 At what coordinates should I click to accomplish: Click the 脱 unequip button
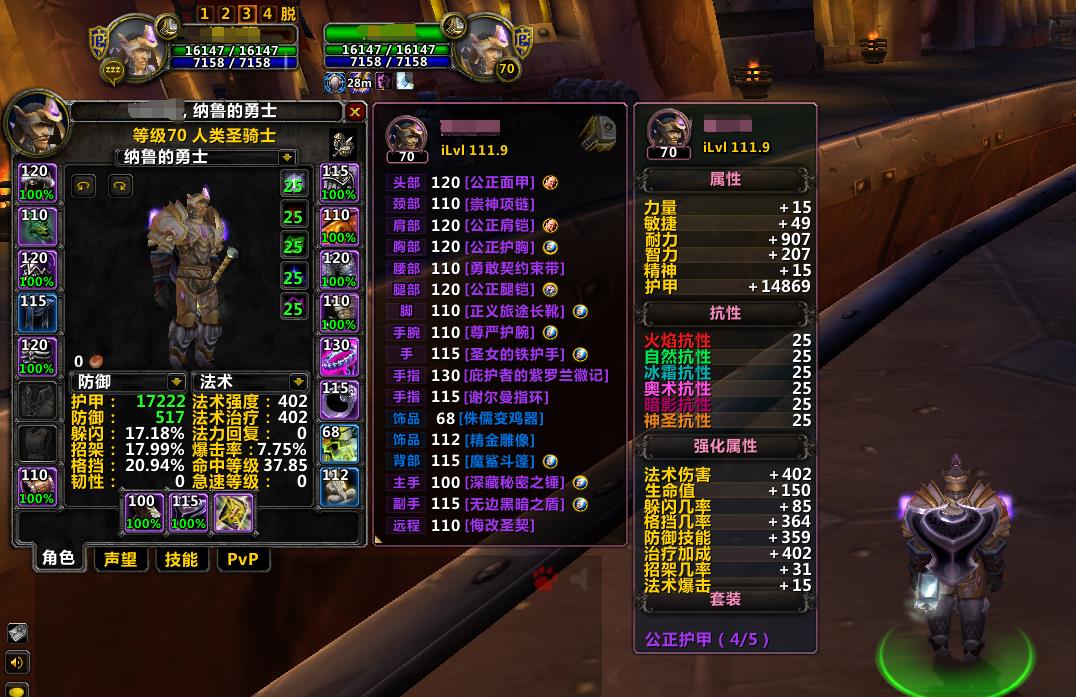point(288,13)
